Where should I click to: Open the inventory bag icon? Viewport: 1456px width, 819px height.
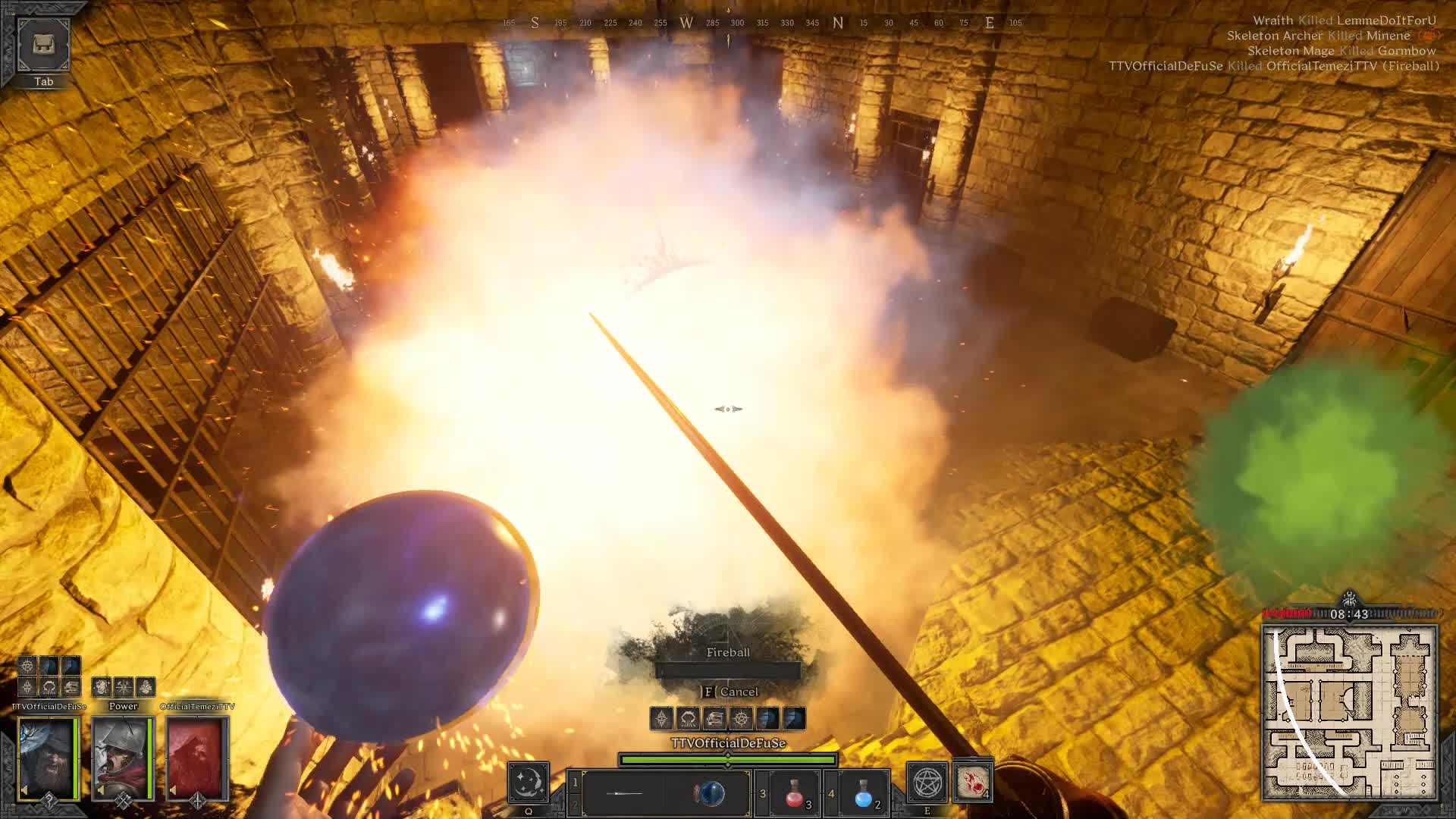pos(43,45)
